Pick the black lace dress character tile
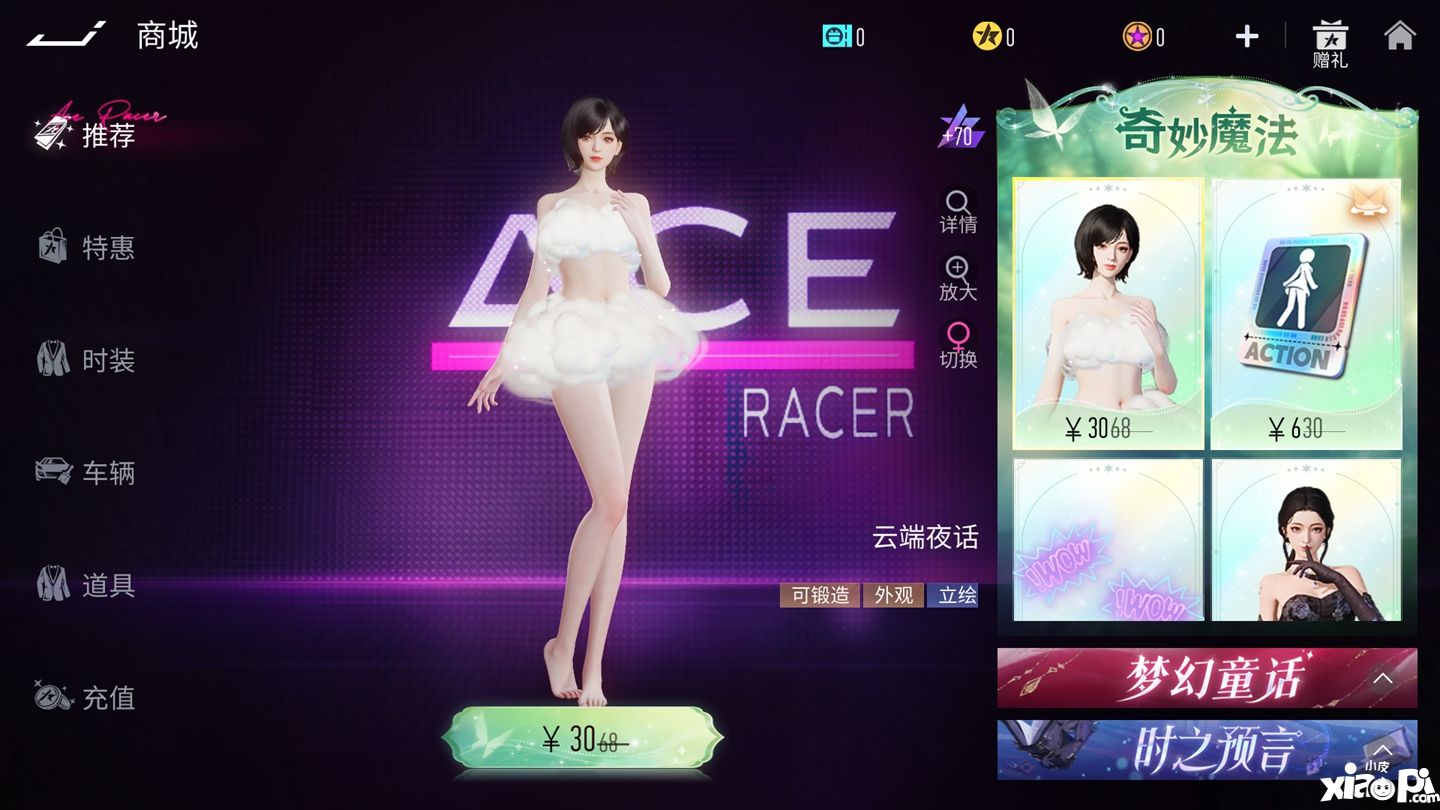 pos(1306,541)
